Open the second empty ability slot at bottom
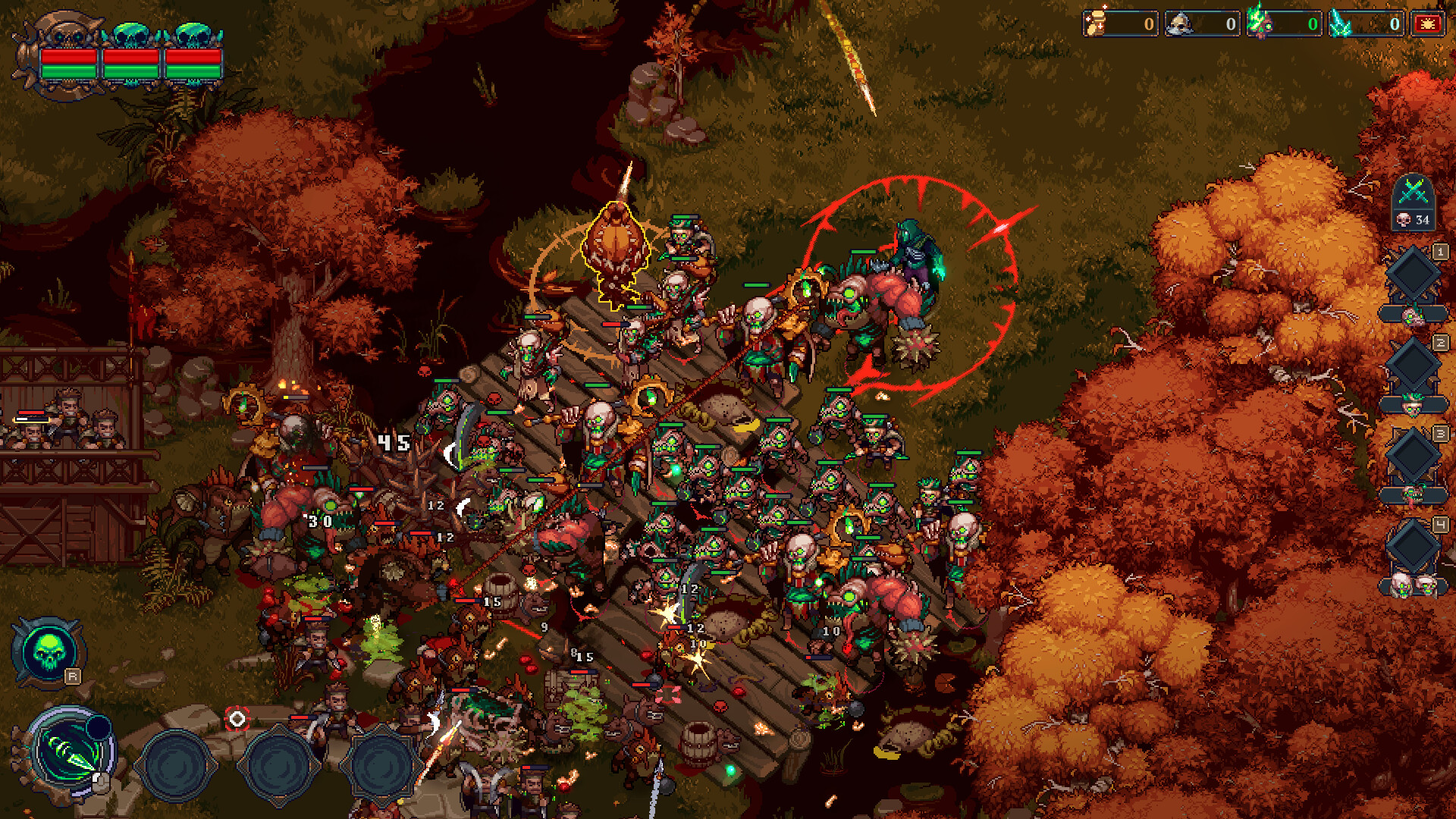 click(278, 766)
